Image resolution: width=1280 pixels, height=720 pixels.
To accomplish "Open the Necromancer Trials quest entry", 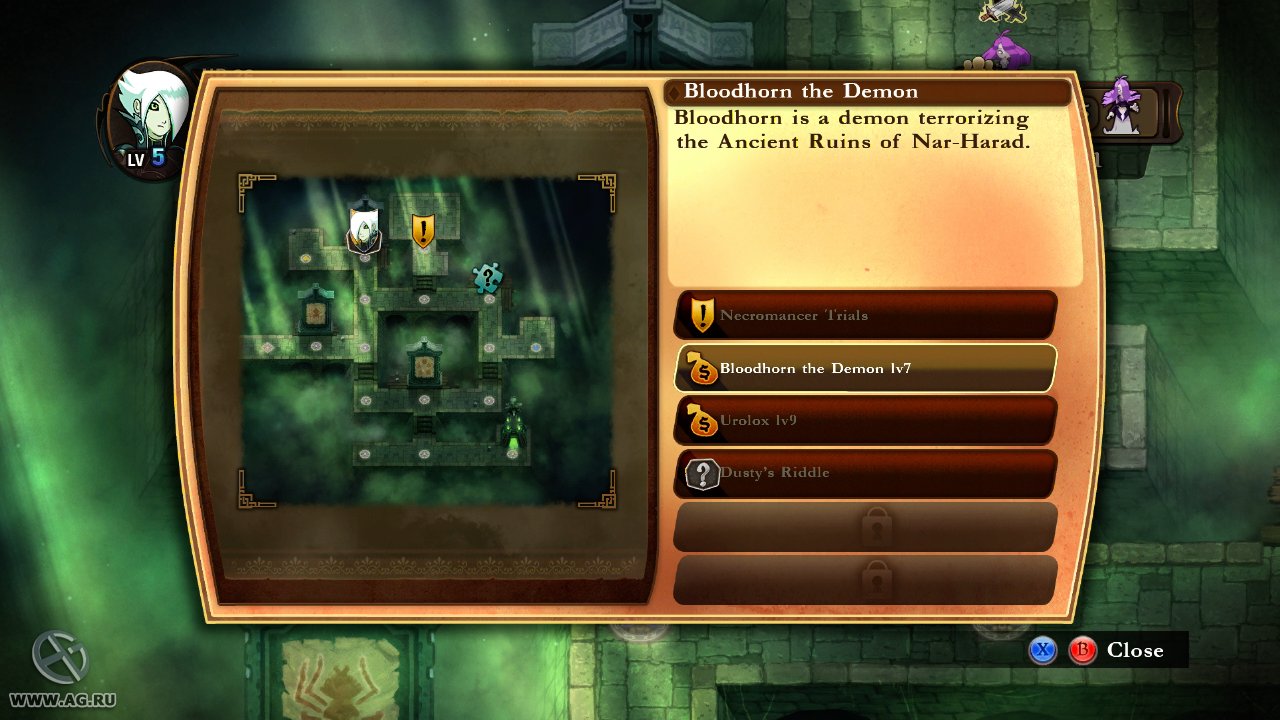I will tap(865, 314).
